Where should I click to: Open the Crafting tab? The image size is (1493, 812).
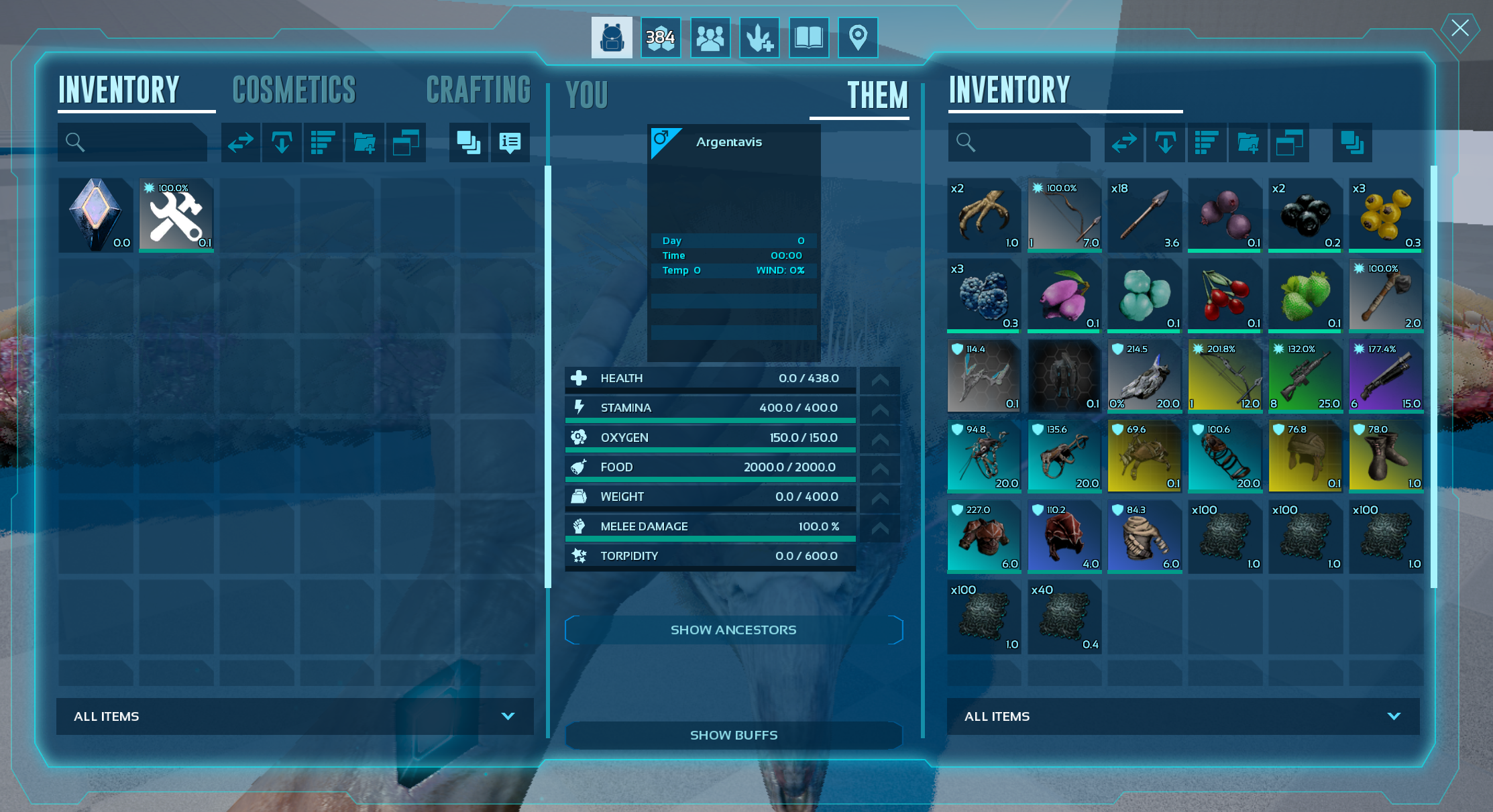tap(478, 91)
